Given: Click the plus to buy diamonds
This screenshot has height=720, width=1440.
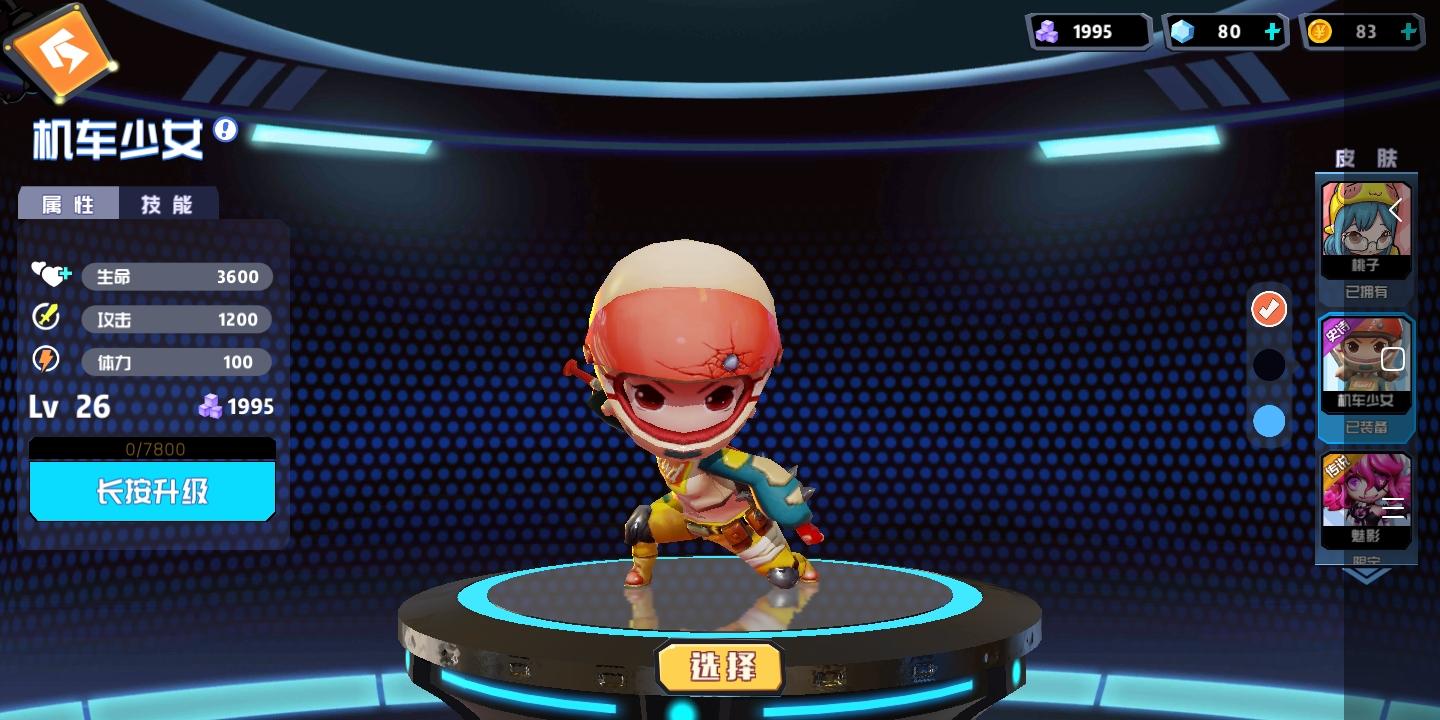Looking at the screenshot, I should click(1272, 31).
